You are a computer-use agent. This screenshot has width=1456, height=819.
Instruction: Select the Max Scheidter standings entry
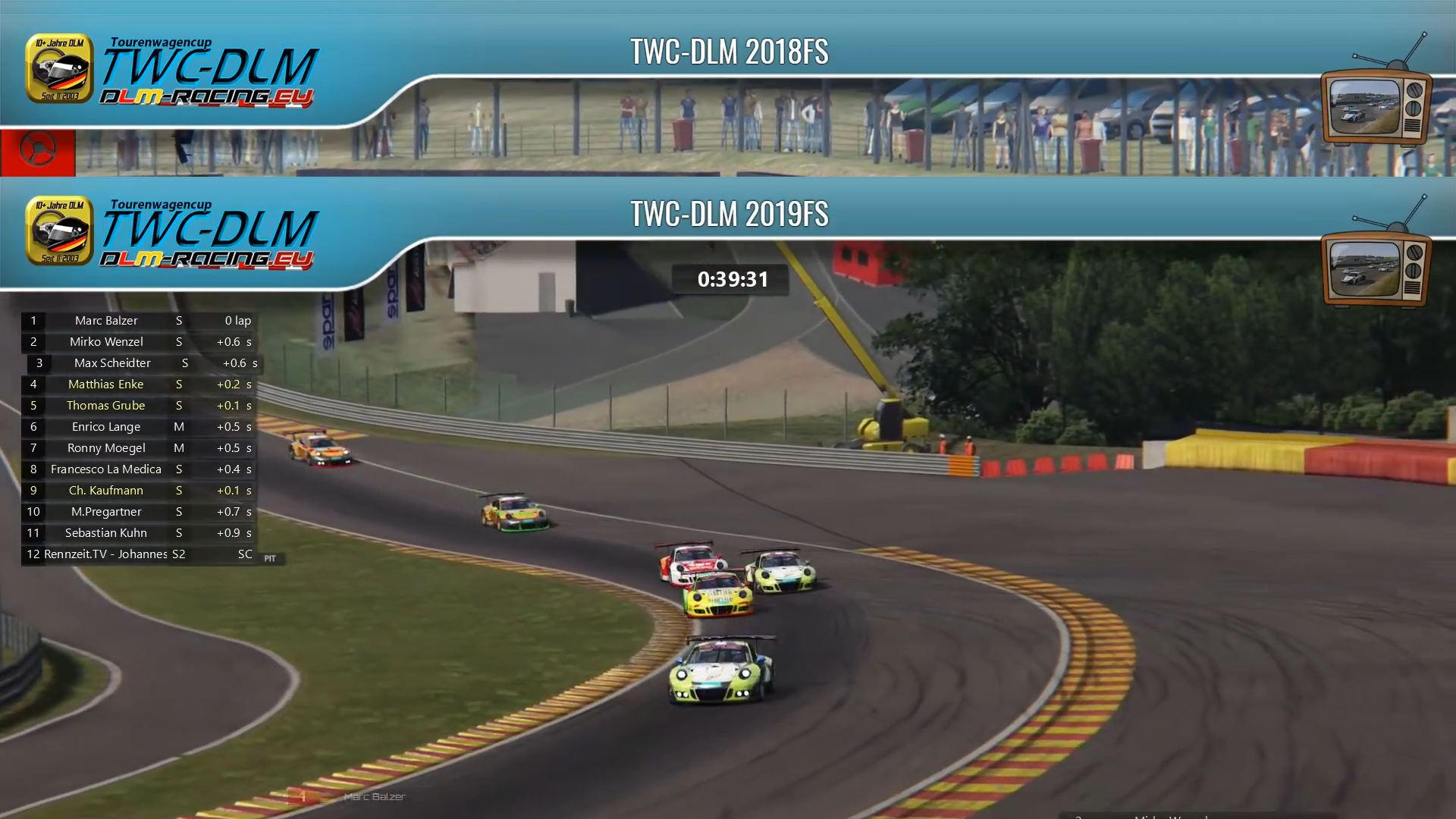point(112,363)
